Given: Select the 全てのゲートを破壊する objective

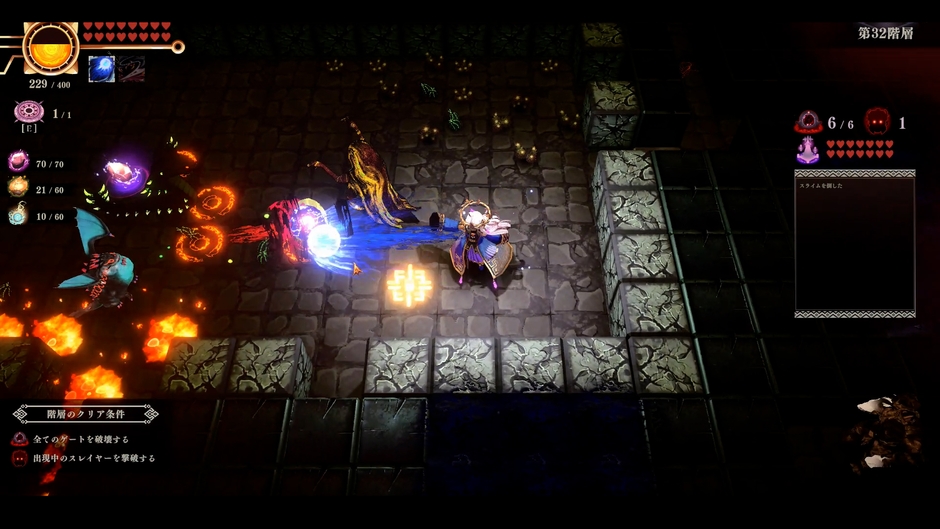Looking at the screenshot, I should 80,439.
